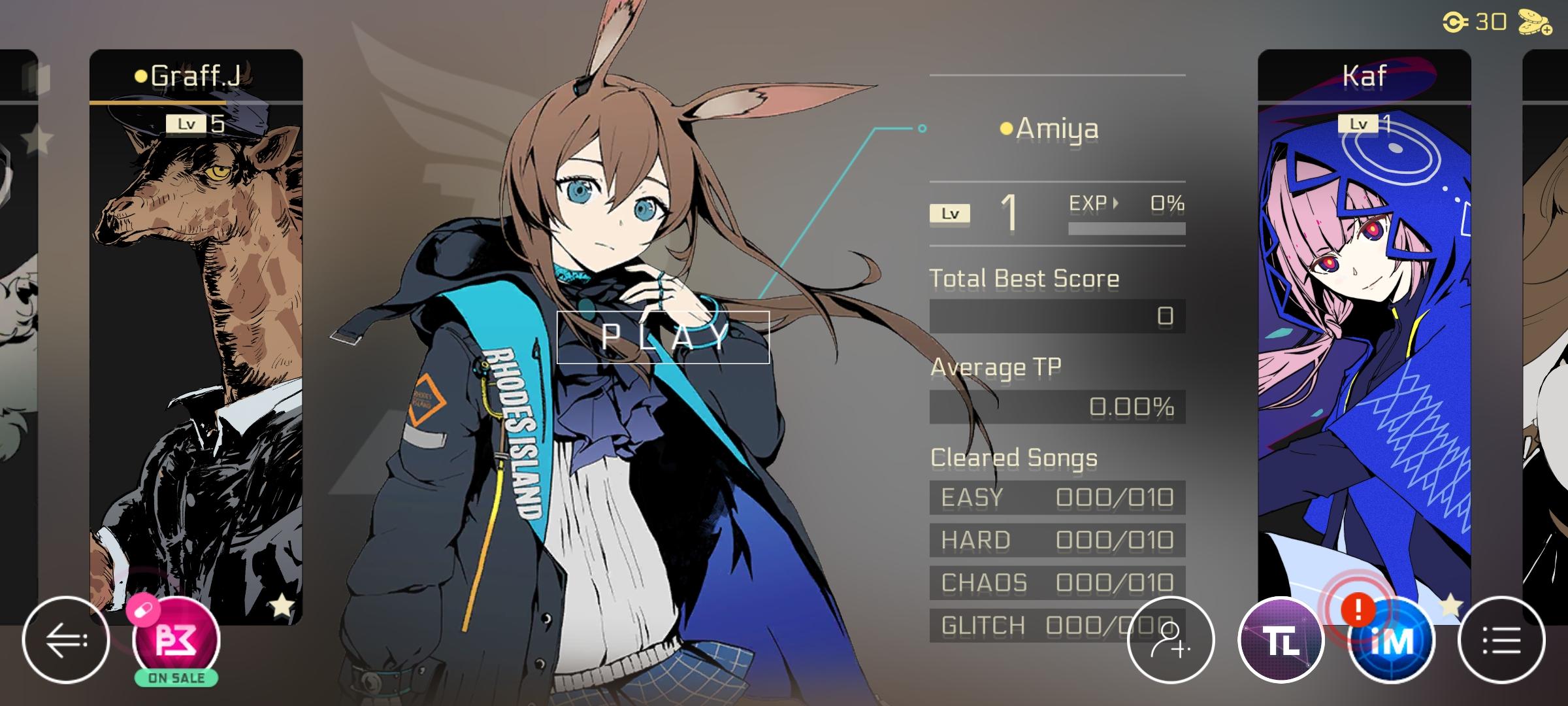The width and height of the screenshot is (1568, 706).
Task: Expand the CHAOS difficulty entry
Action: (1056, 582)
